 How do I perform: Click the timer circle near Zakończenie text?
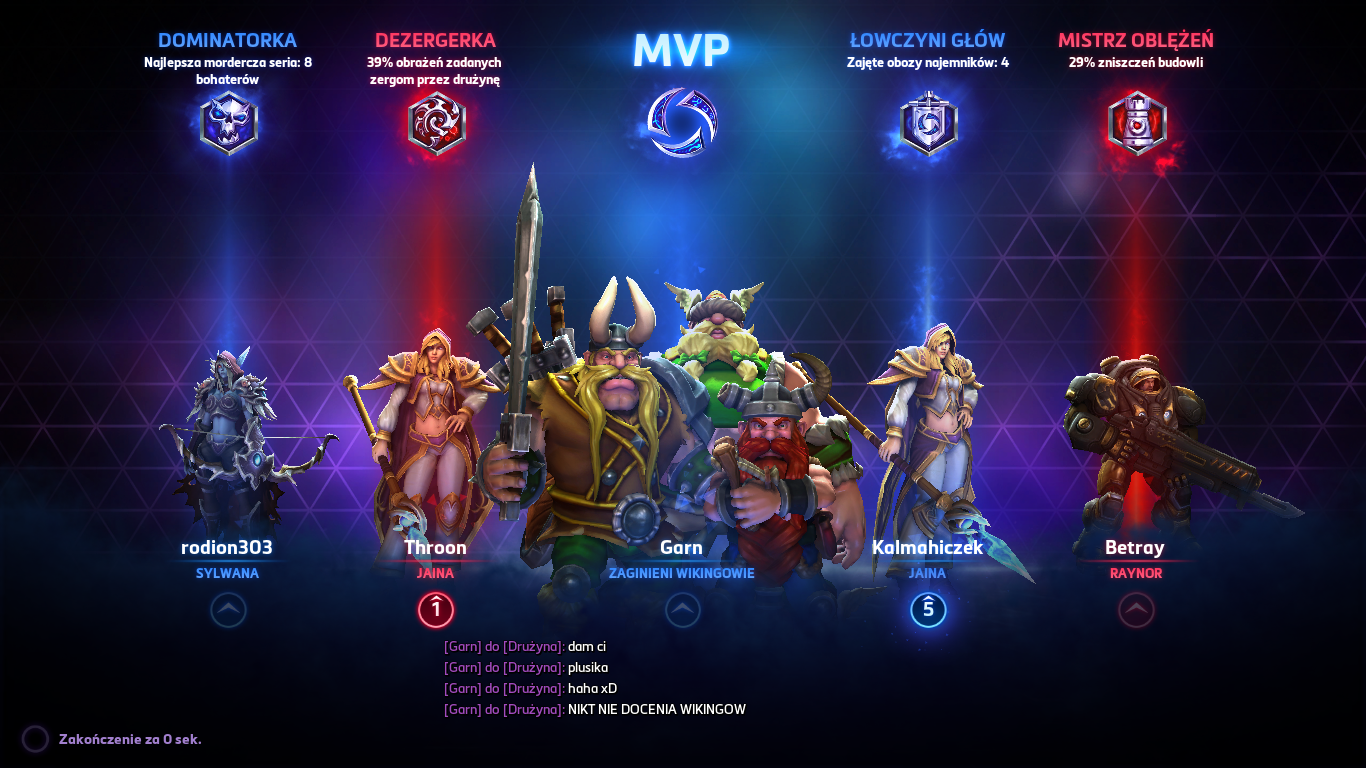[x=36, y=738]
